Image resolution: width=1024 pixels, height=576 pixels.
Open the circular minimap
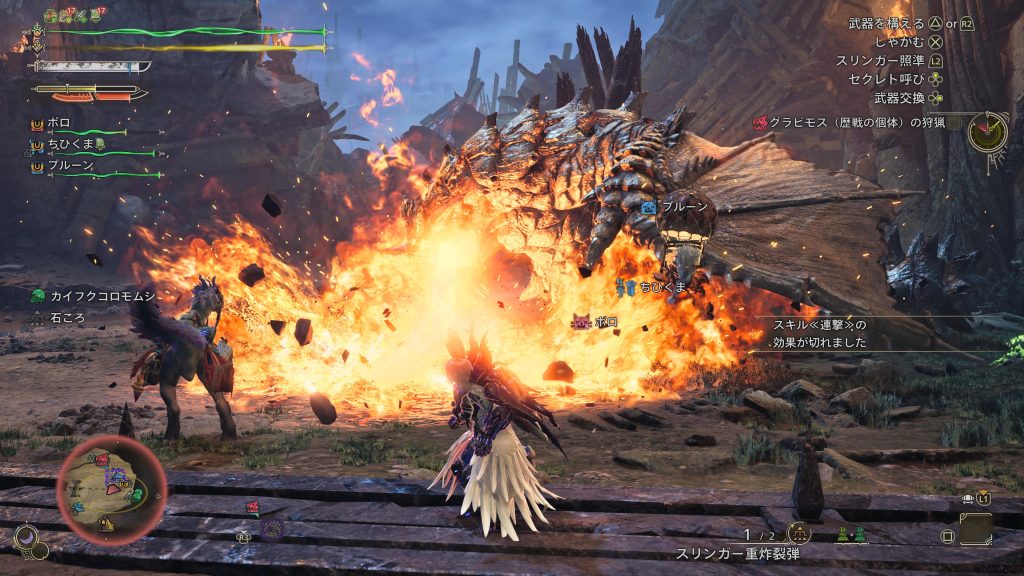(x=112, y=488)
